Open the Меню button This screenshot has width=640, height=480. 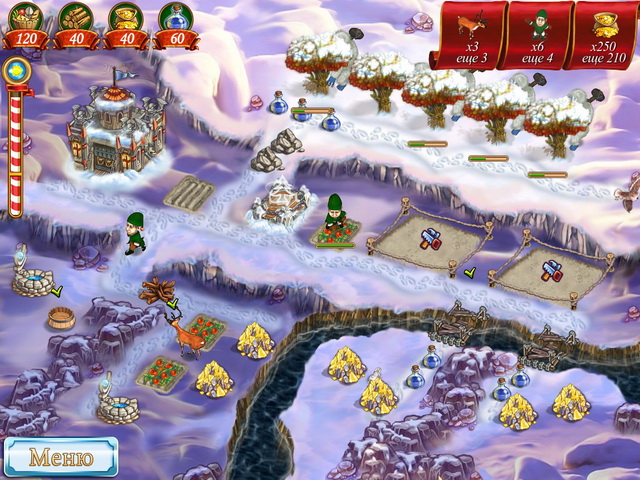pos(60,457)
